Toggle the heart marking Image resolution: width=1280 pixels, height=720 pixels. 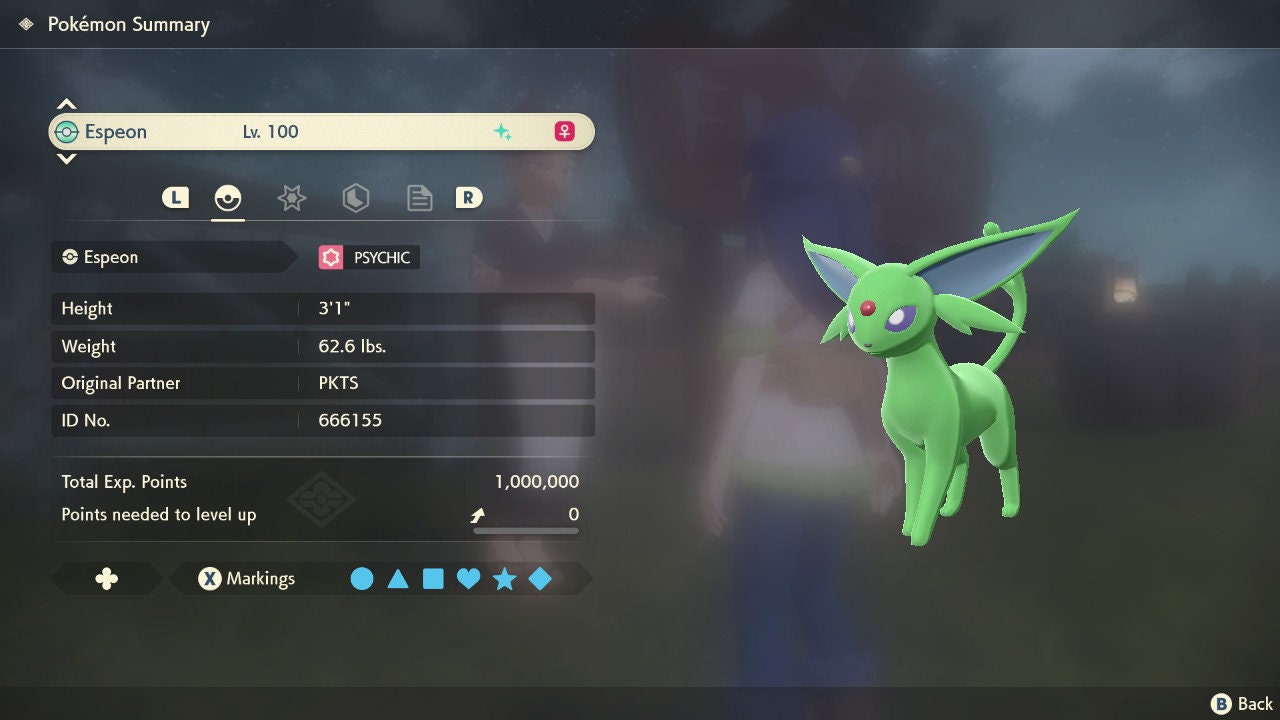468,579
